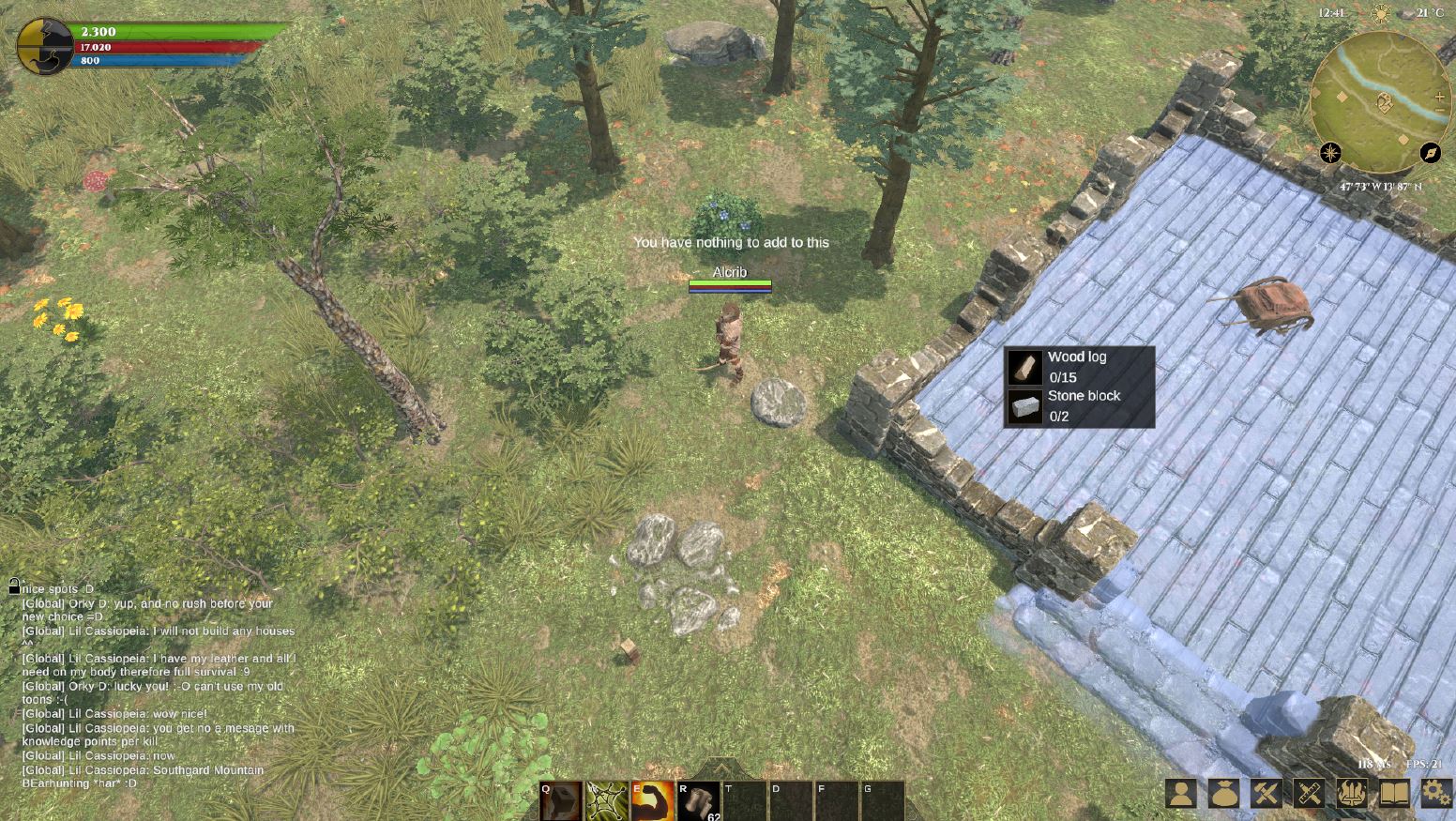
Task: Open the pencil and ruler building menu
Action: tap(1309, 794)
